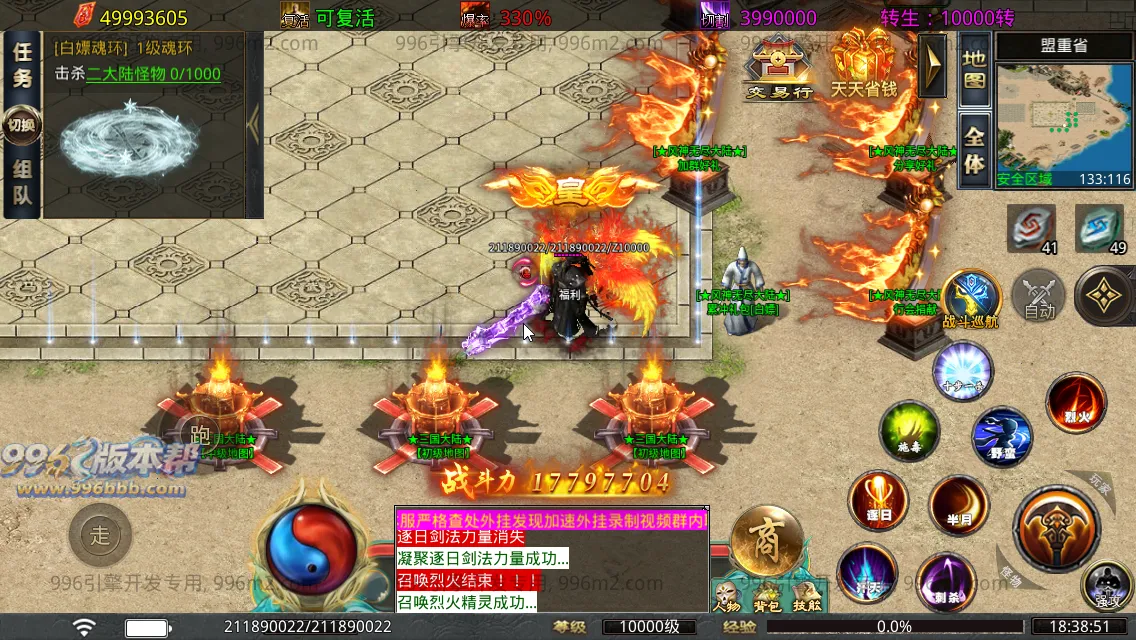
Task: Use the 逐日 sword skill
Action: pyautogui.click(x=878, y=501)
